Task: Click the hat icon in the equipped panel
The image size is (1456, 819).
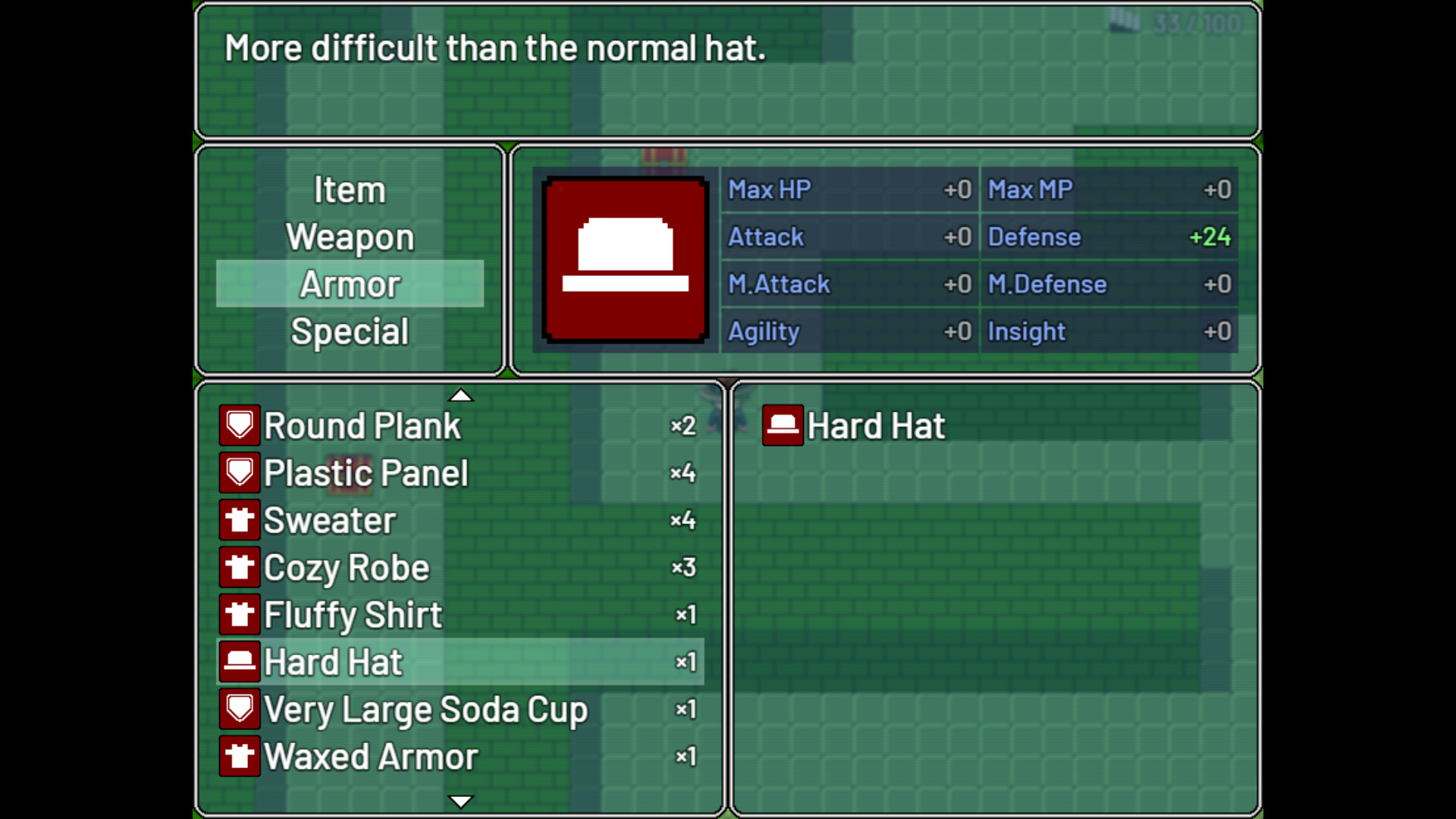Action: coord(783,425)
